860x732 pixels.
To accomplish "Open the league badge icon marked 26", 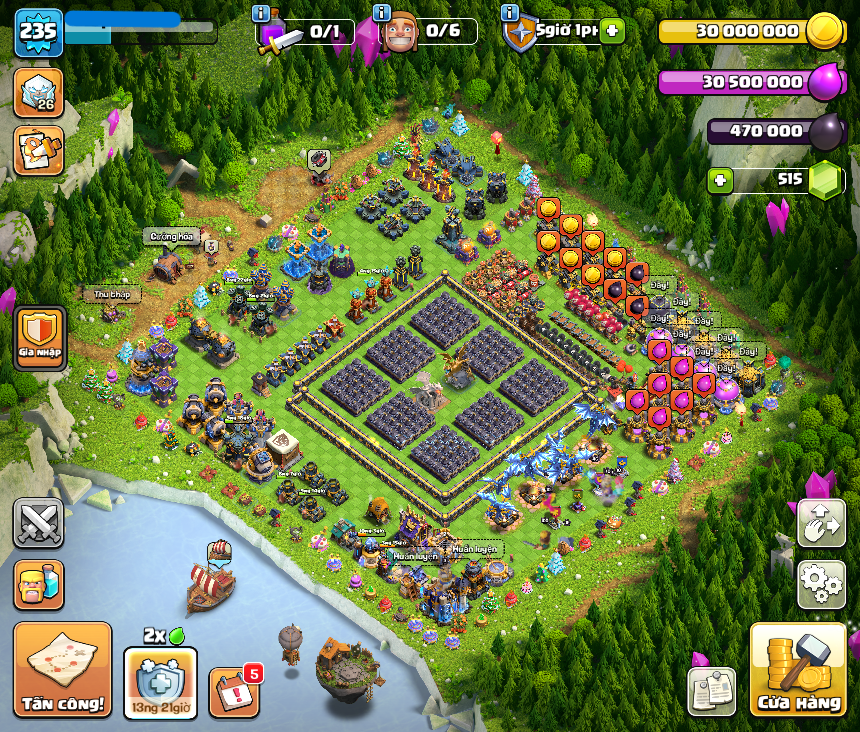I will 38,92.
